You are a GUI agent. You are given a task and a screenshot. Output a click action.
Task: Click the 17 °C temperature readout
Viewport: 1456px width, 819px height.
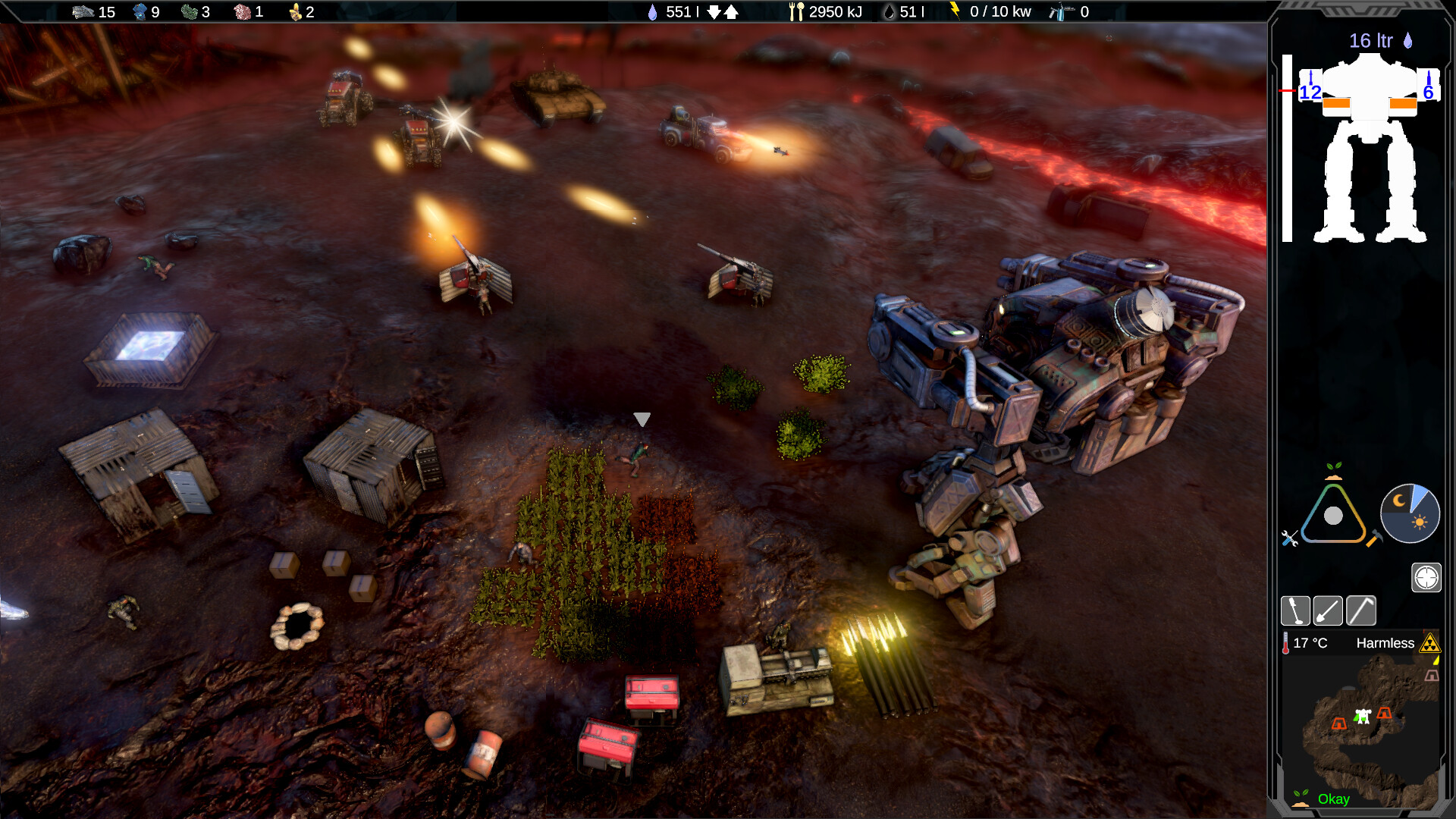(1310, 642)
